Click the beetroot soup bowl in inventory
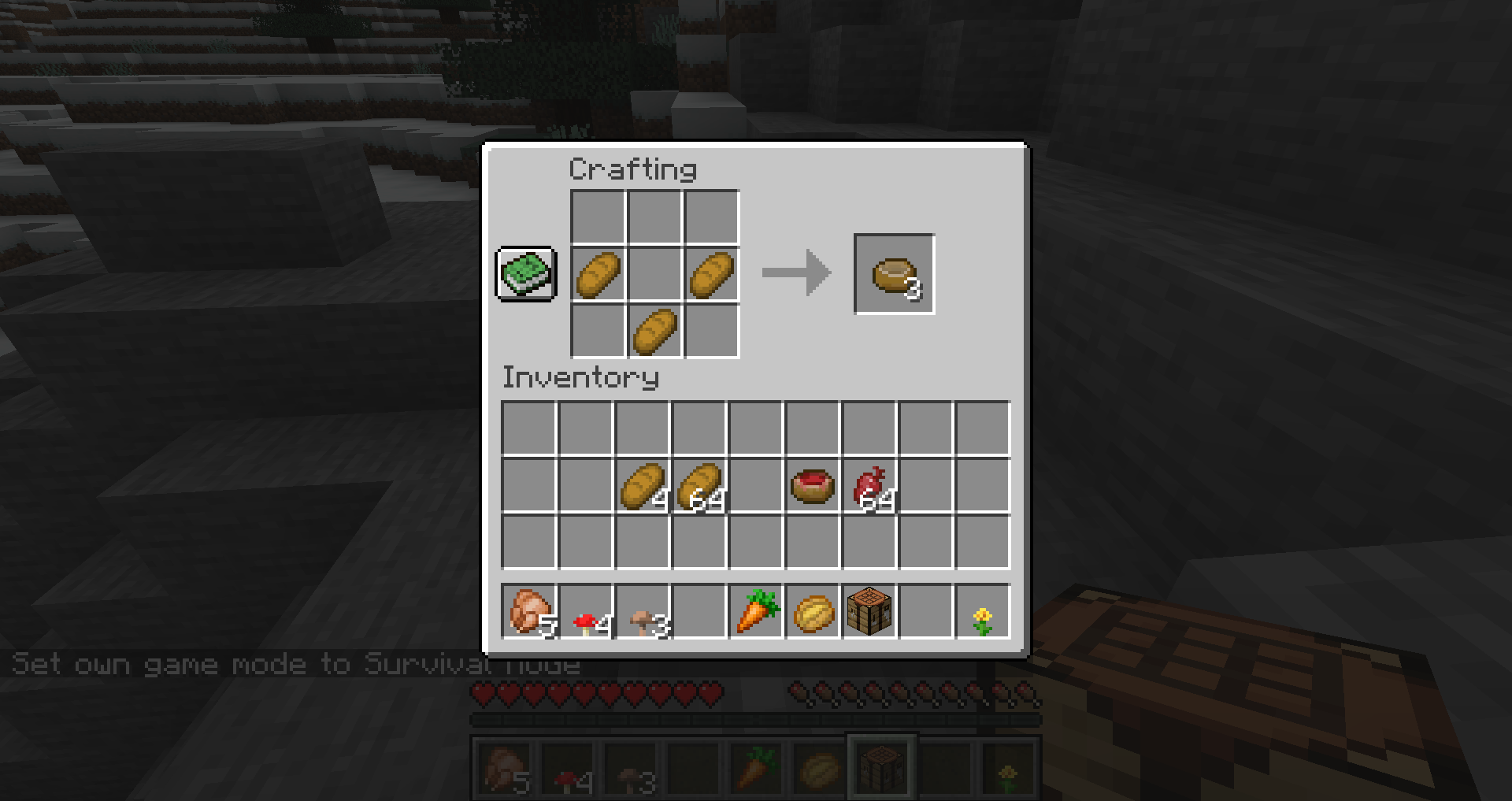1512x801 pixels. (811, 484)
